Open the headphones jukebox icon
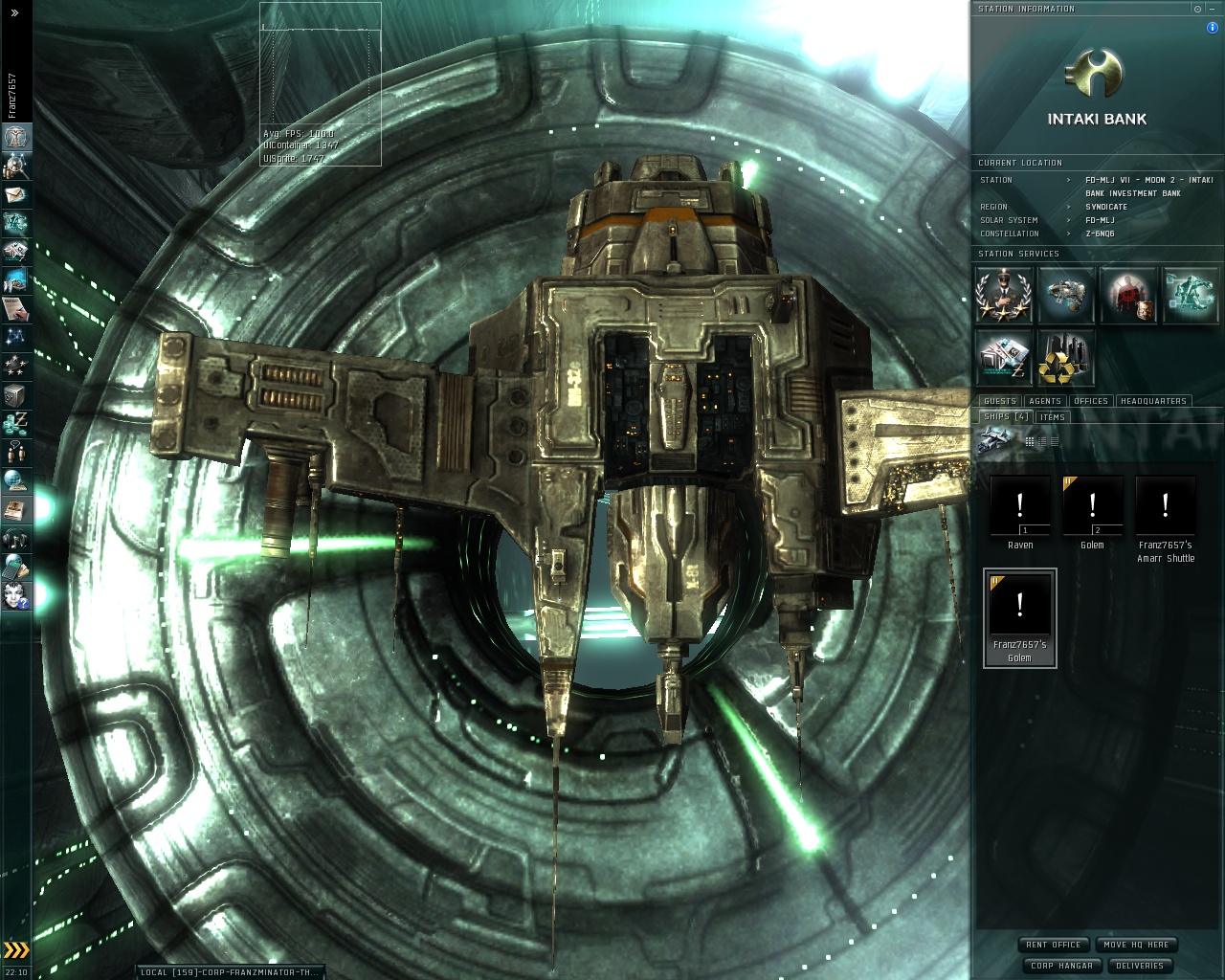1225x980 pixels. pos(16,539)
